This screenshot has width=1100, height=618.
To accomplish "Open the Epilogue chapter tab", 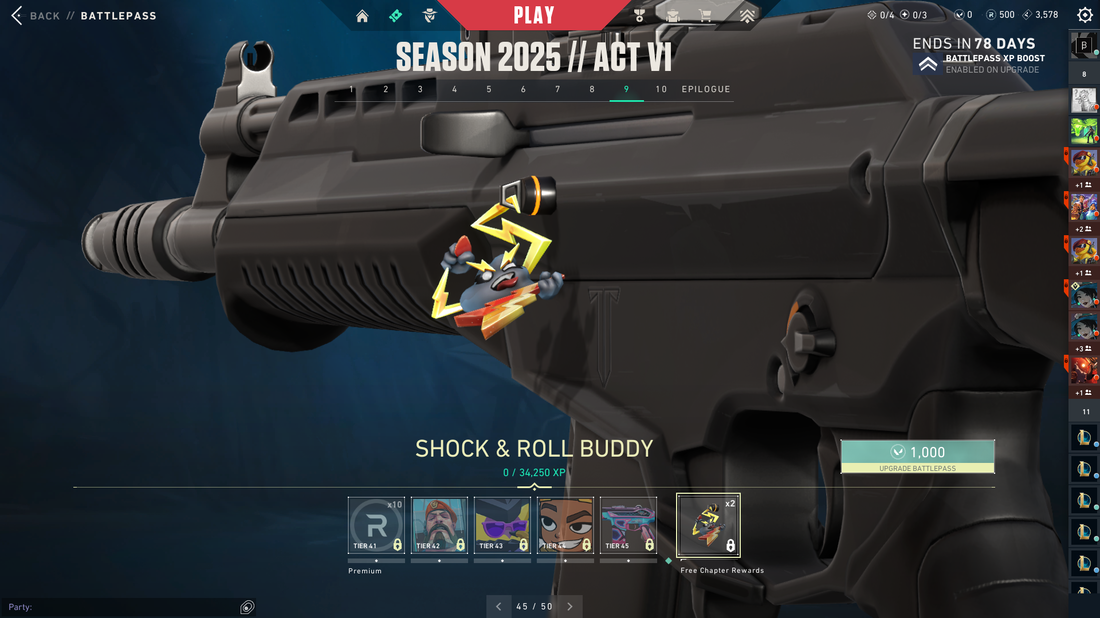I will (706, 90).
